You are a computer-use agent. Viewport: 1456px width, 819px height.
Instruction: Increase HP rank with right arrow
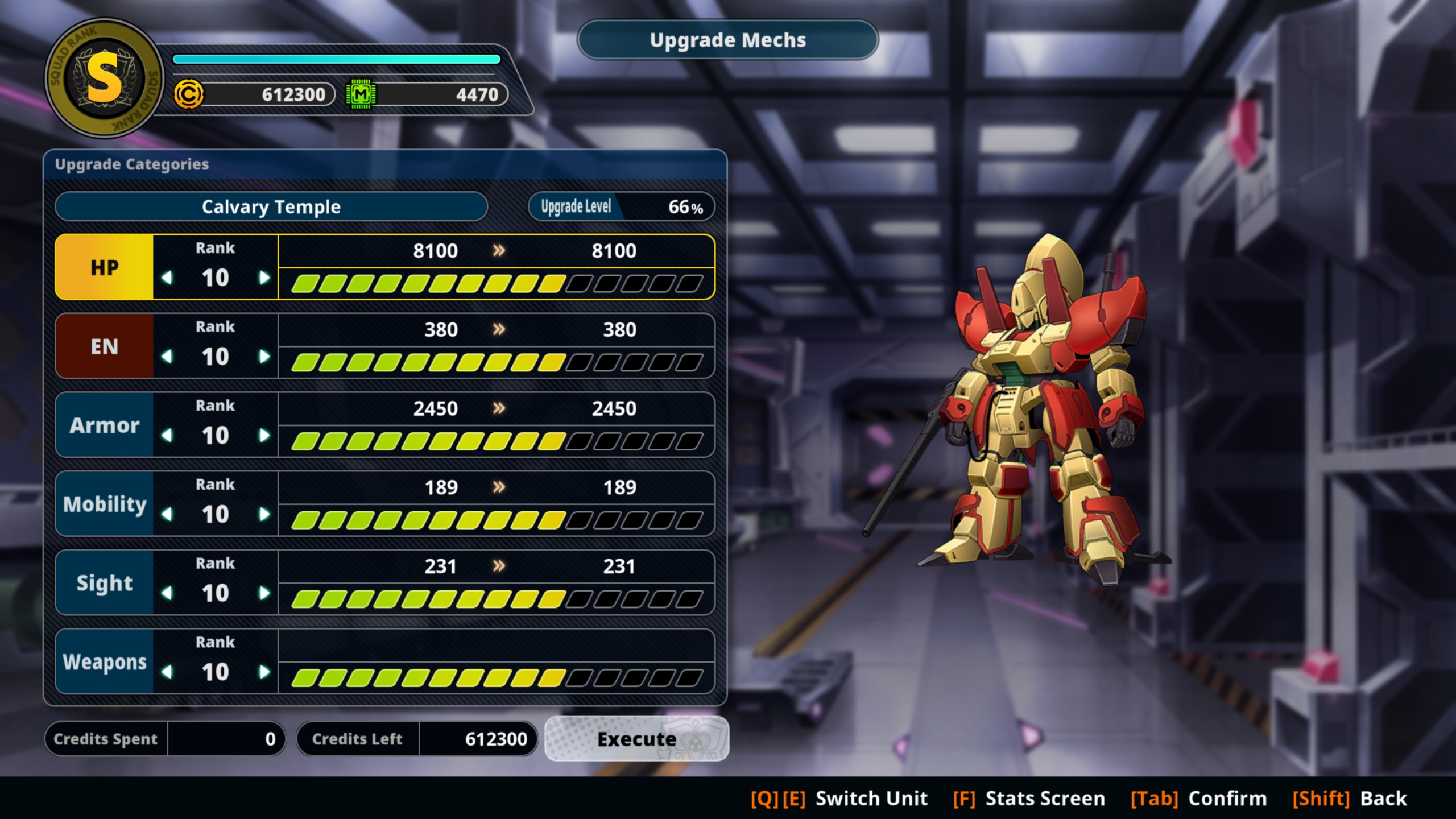click(x=264, y=278)
